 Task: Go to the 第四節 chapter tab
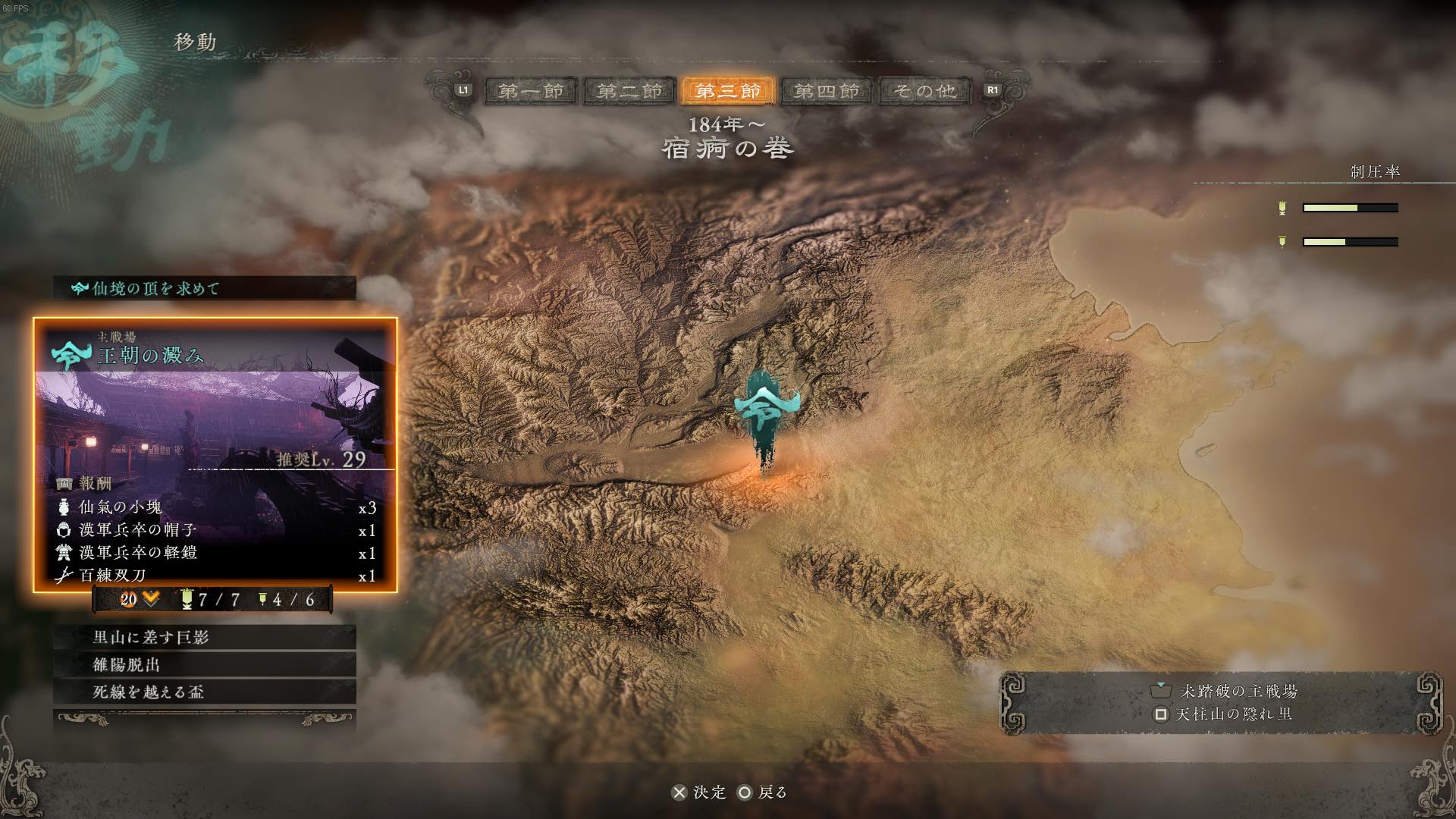826,91
